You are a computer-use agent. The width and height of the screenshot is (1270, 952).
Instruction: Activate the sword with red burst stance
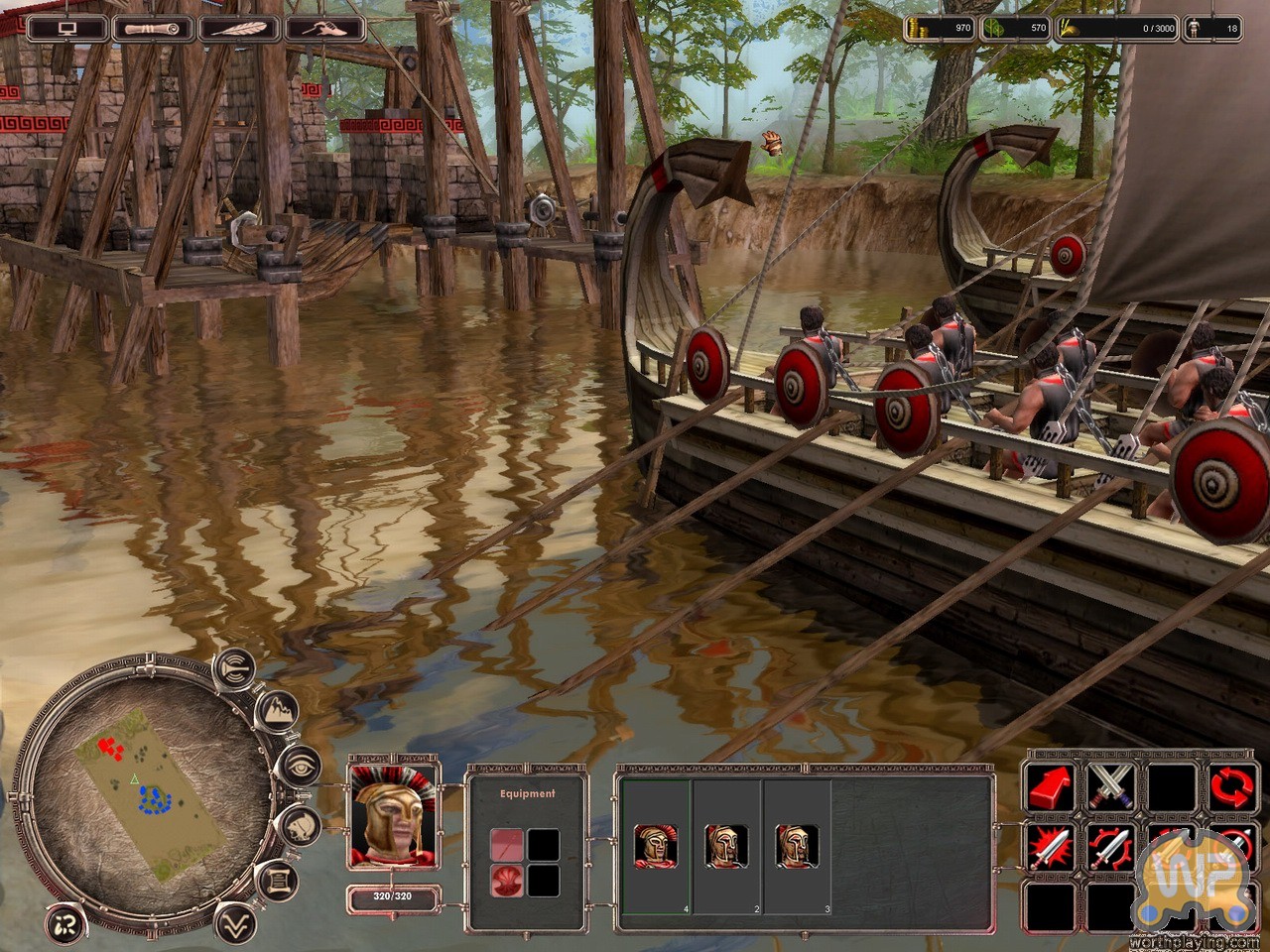point(1051,846)
